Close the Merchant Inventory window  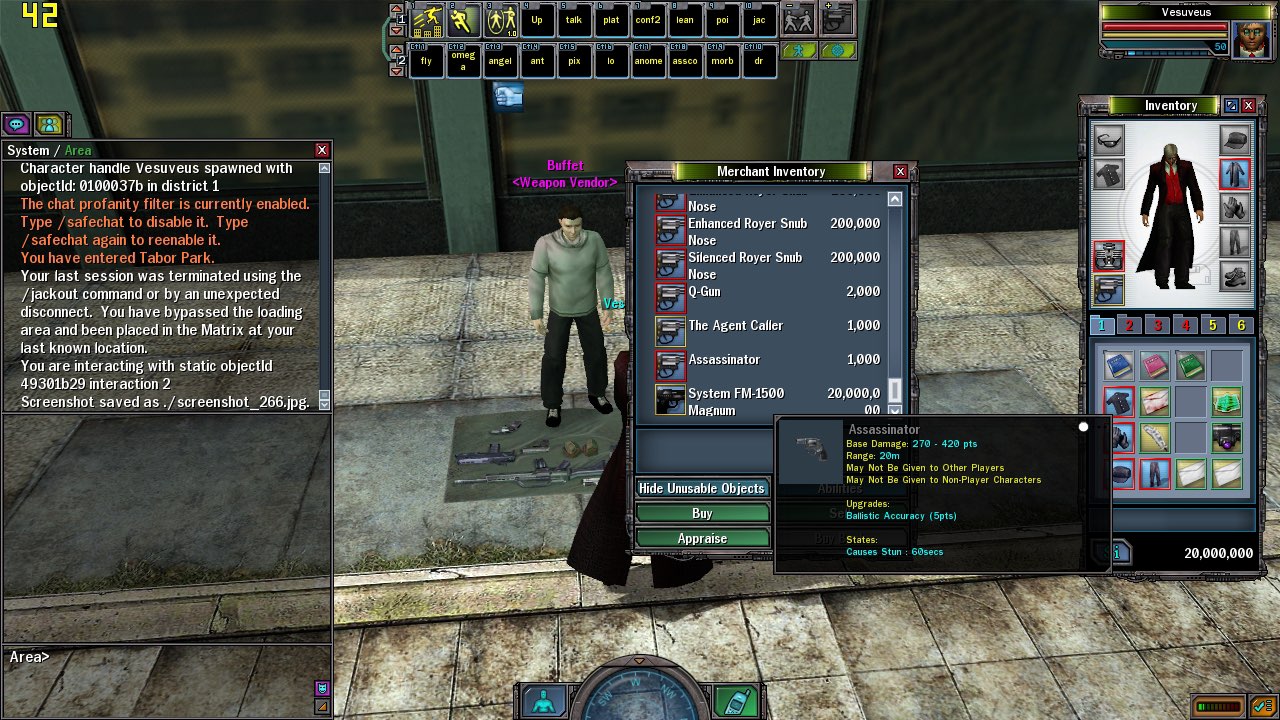[x=900, y=172]
